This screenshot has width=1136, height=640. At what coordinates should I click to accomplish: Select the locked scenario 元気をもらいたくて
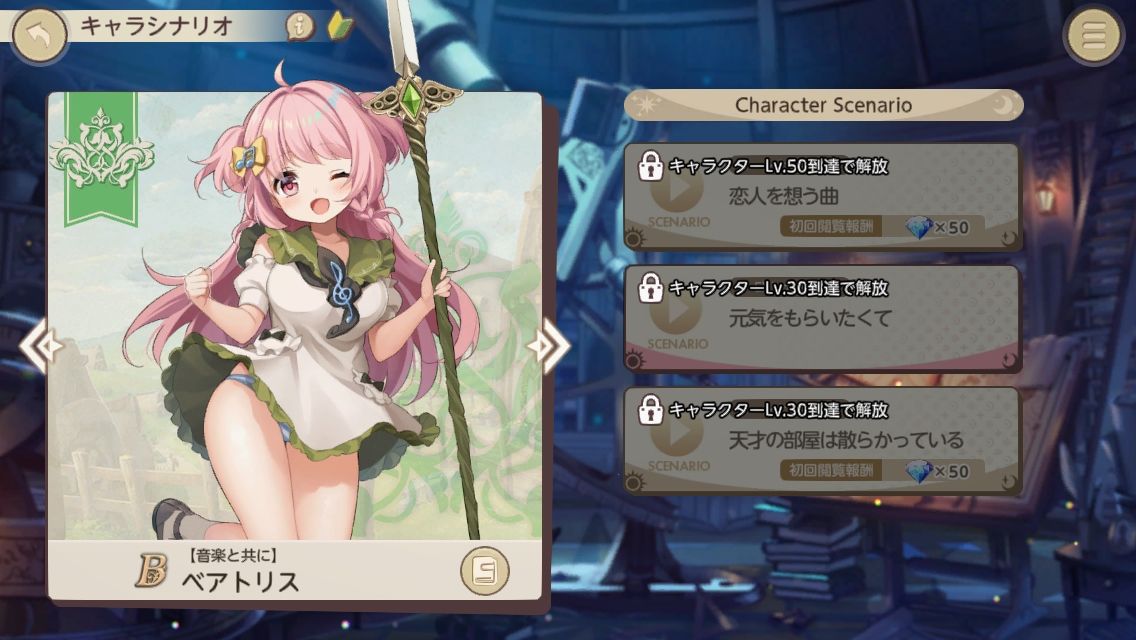[822, 318]
